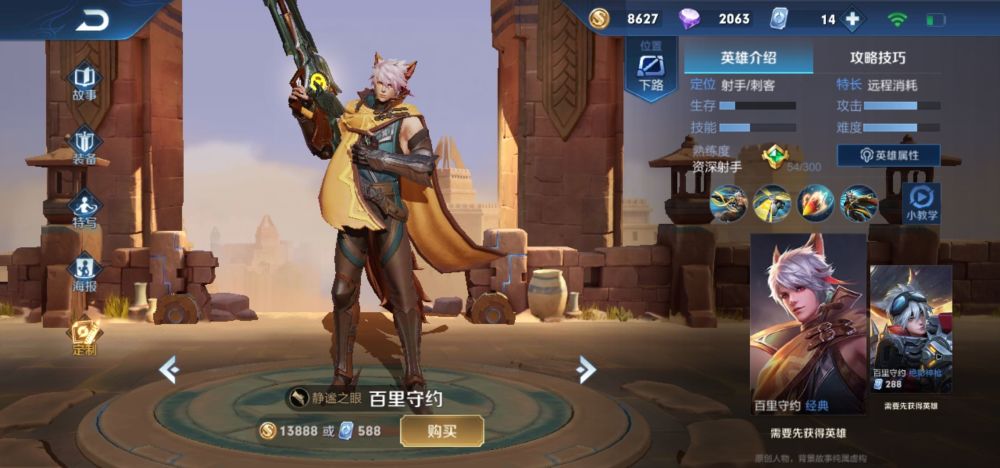The height and width of the screenshot is (468, 1000).
Task: Buy the hero with 购买 button
Action: (442, 430)
